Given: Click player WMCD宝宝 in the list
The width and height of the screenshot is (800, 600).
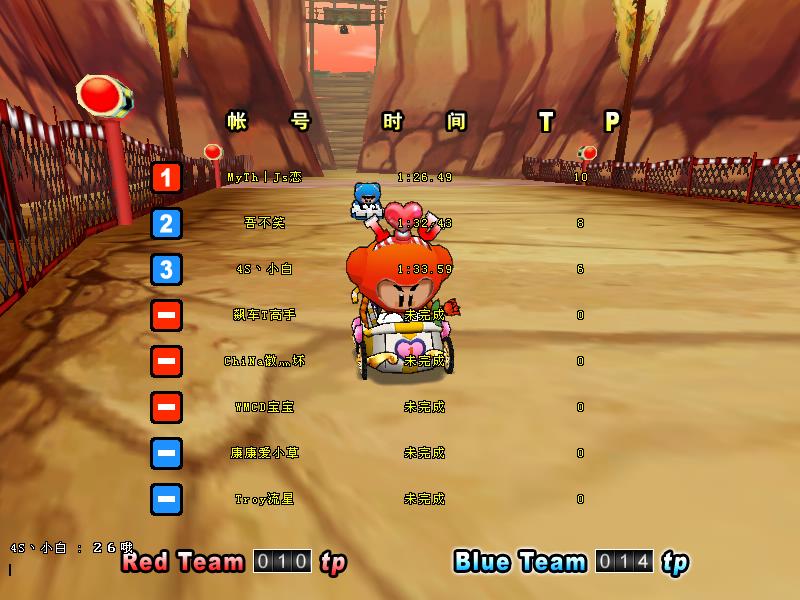Looking at the screenshot, I should click(264, 407).
